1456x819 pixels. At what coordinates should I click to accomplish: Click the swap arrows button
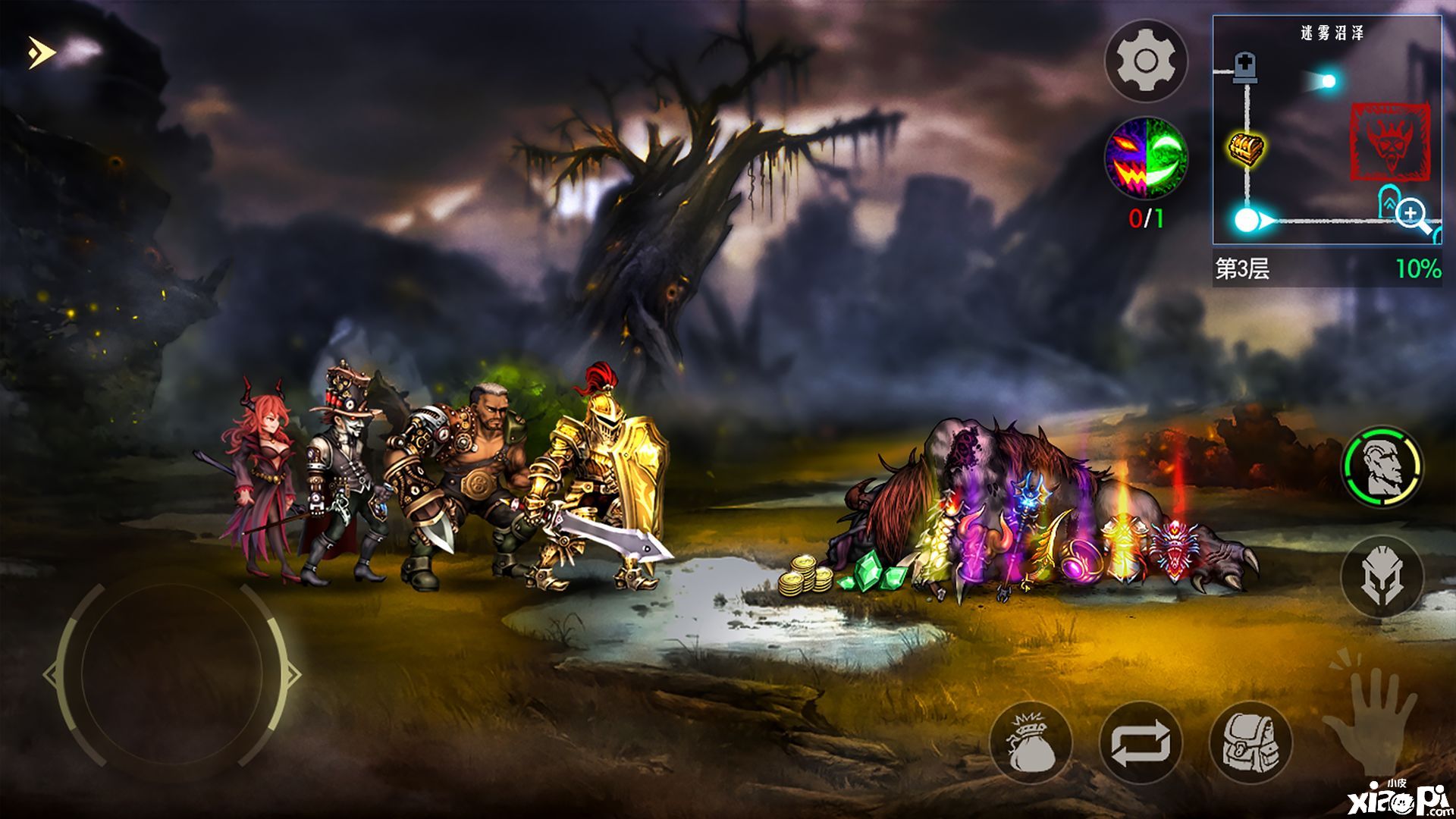pos(1141,742)
